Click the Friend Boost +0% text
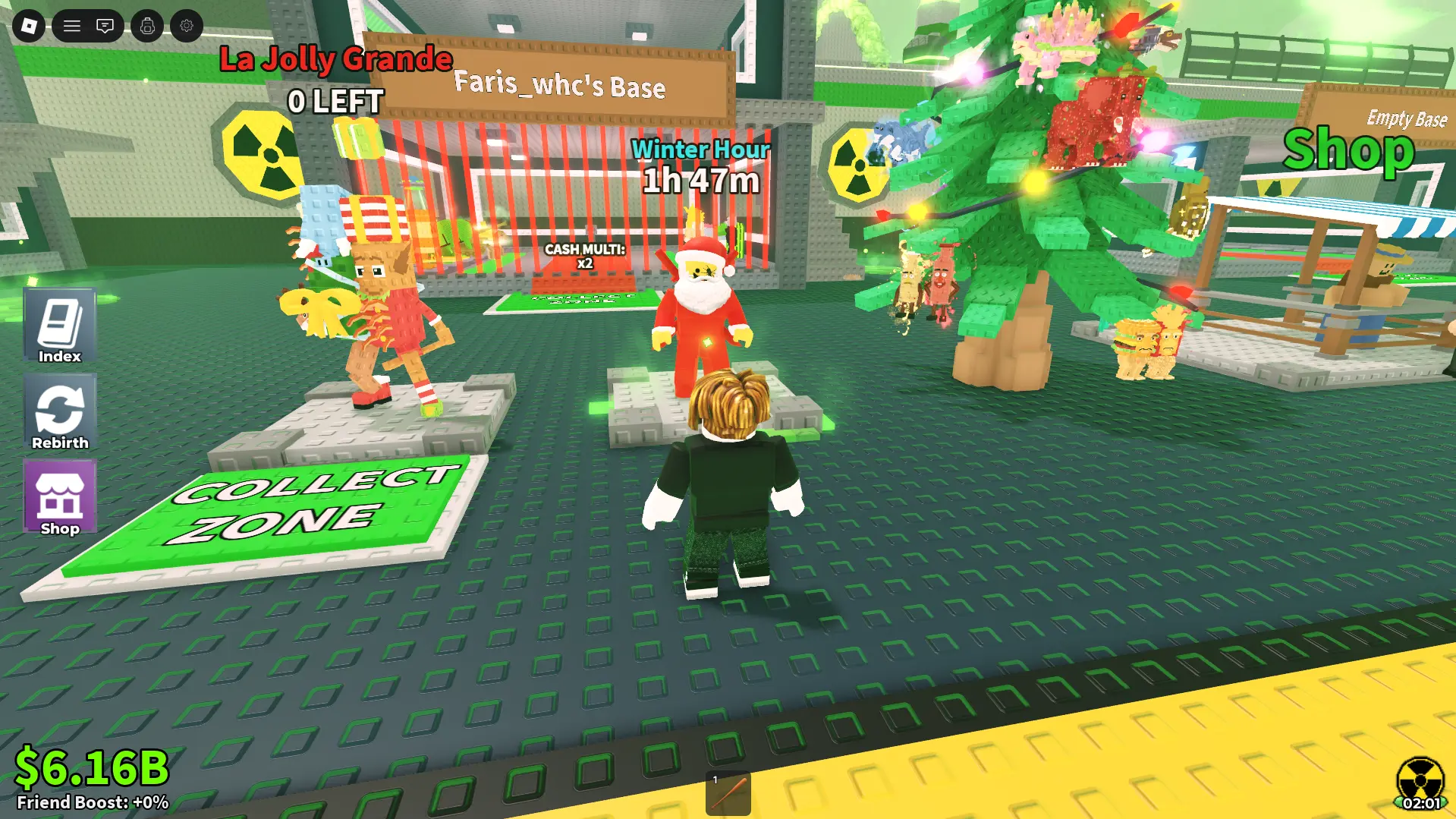The width and height of the screenshot is (1456, 819). pyautogui.click(x=93, y=801)
